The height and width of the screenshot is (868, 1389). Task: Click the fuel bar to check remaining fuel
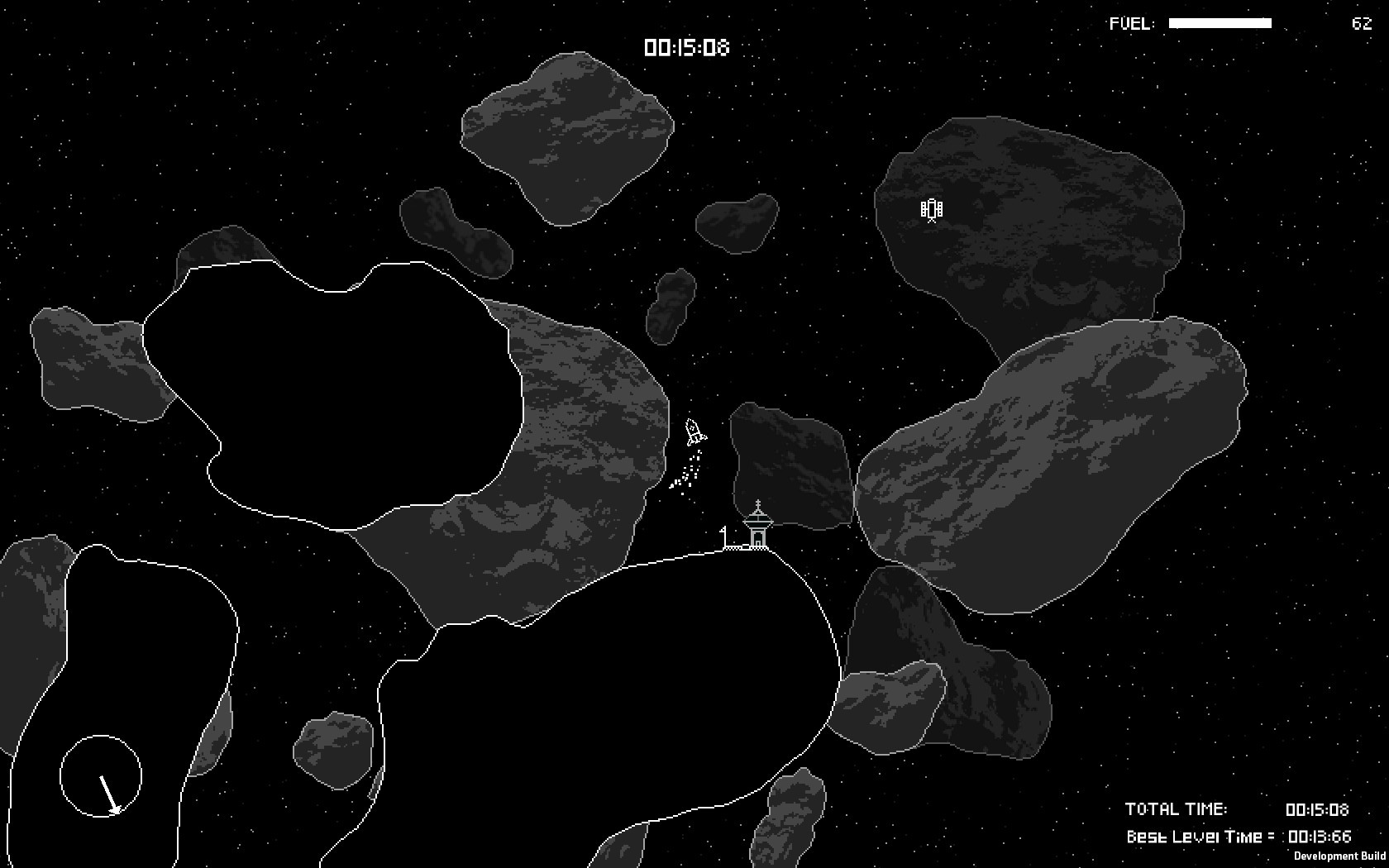tap(1220, 23)
